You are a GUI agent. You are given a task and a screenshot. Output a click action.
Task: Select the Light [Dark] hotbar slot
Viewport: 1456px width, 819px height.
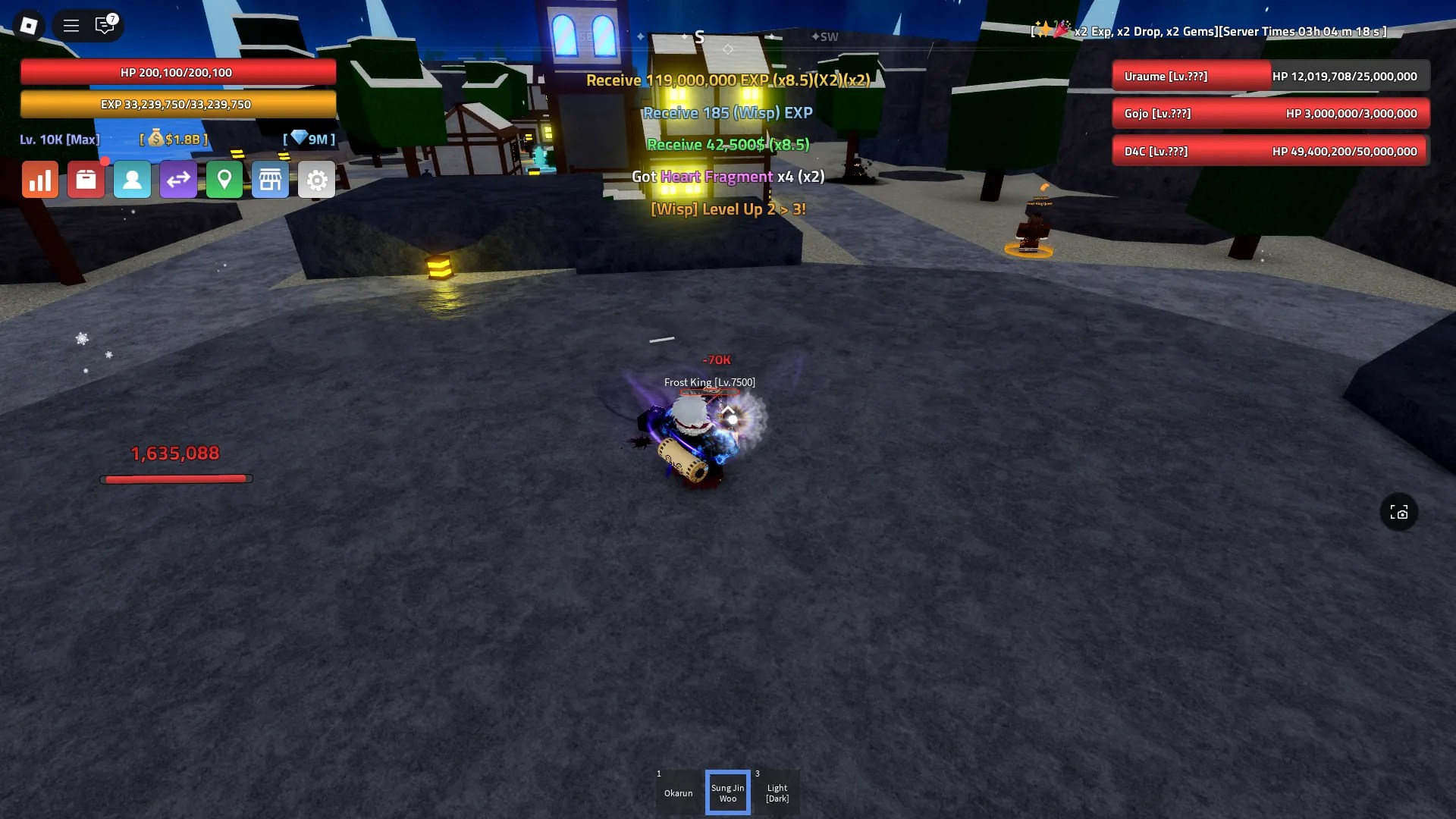point(777,792)
